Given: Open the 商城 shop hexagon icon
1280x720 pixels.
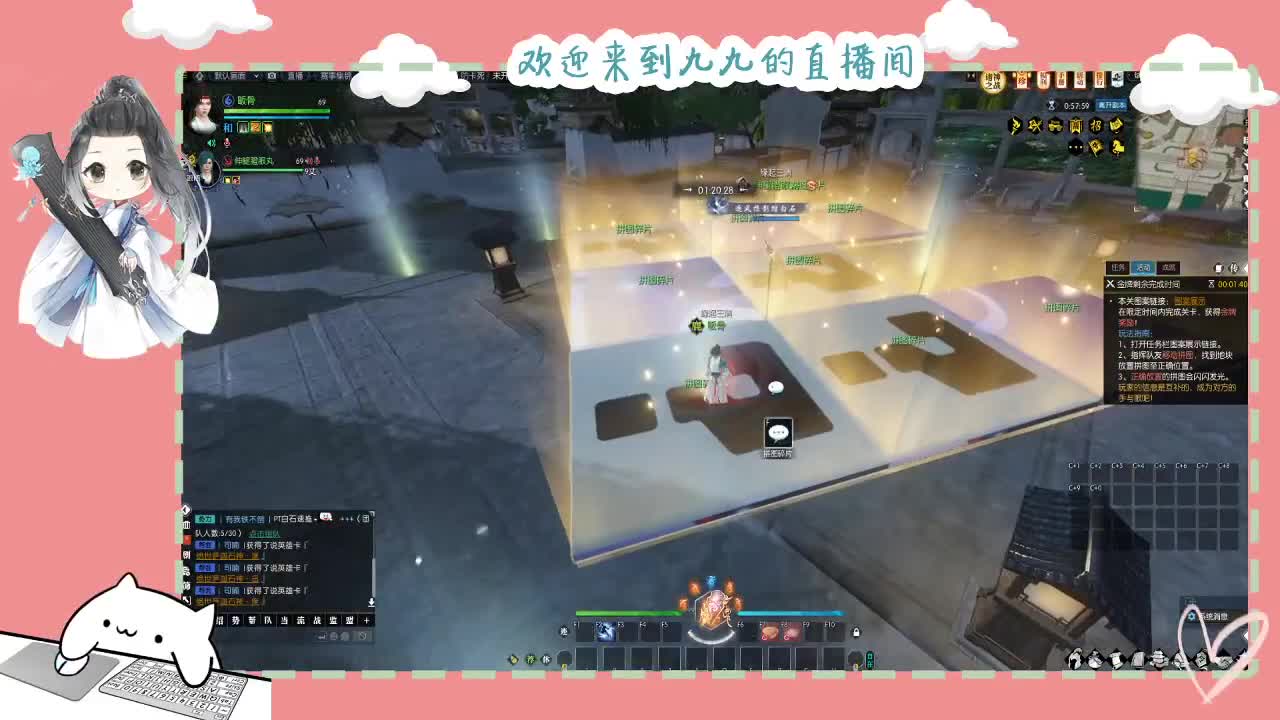Looking at the screenshot, I should pyautogui.click(x=1075, y=126).
